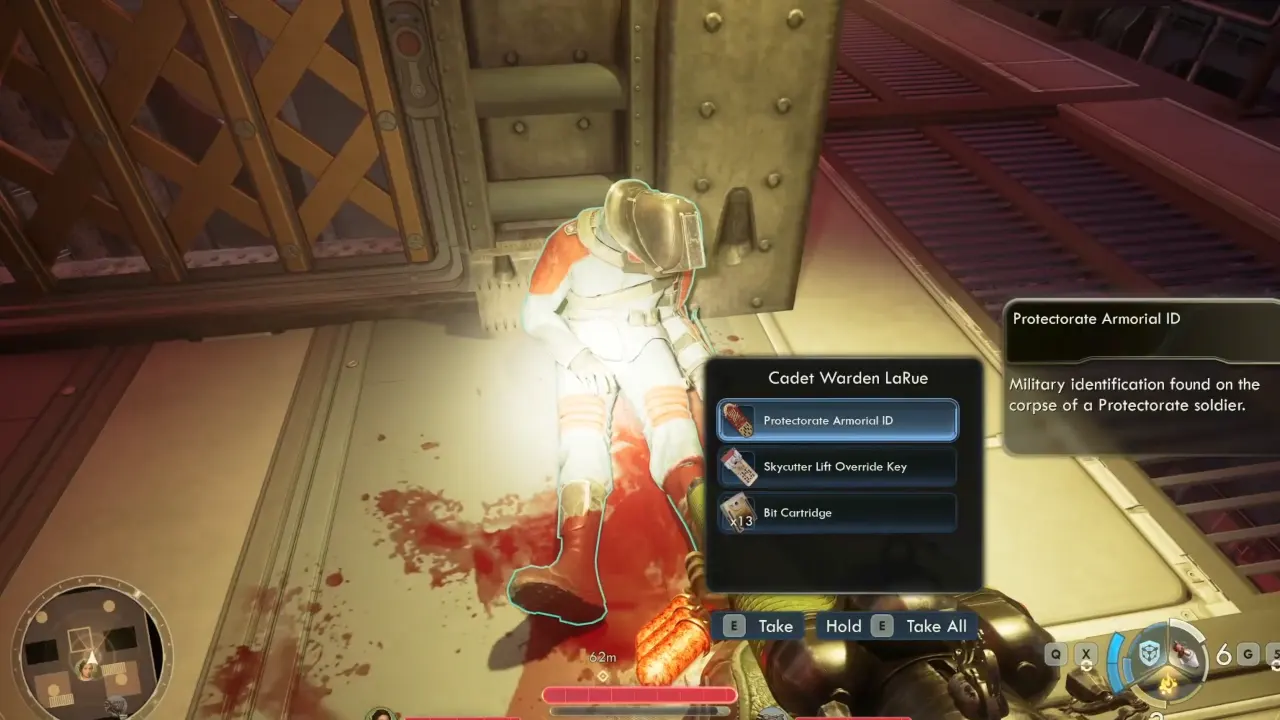Viewport: 1280px width, 720px height.
Task: Choose the Bit Cartridge loot entry
Action: pos(837,513)
